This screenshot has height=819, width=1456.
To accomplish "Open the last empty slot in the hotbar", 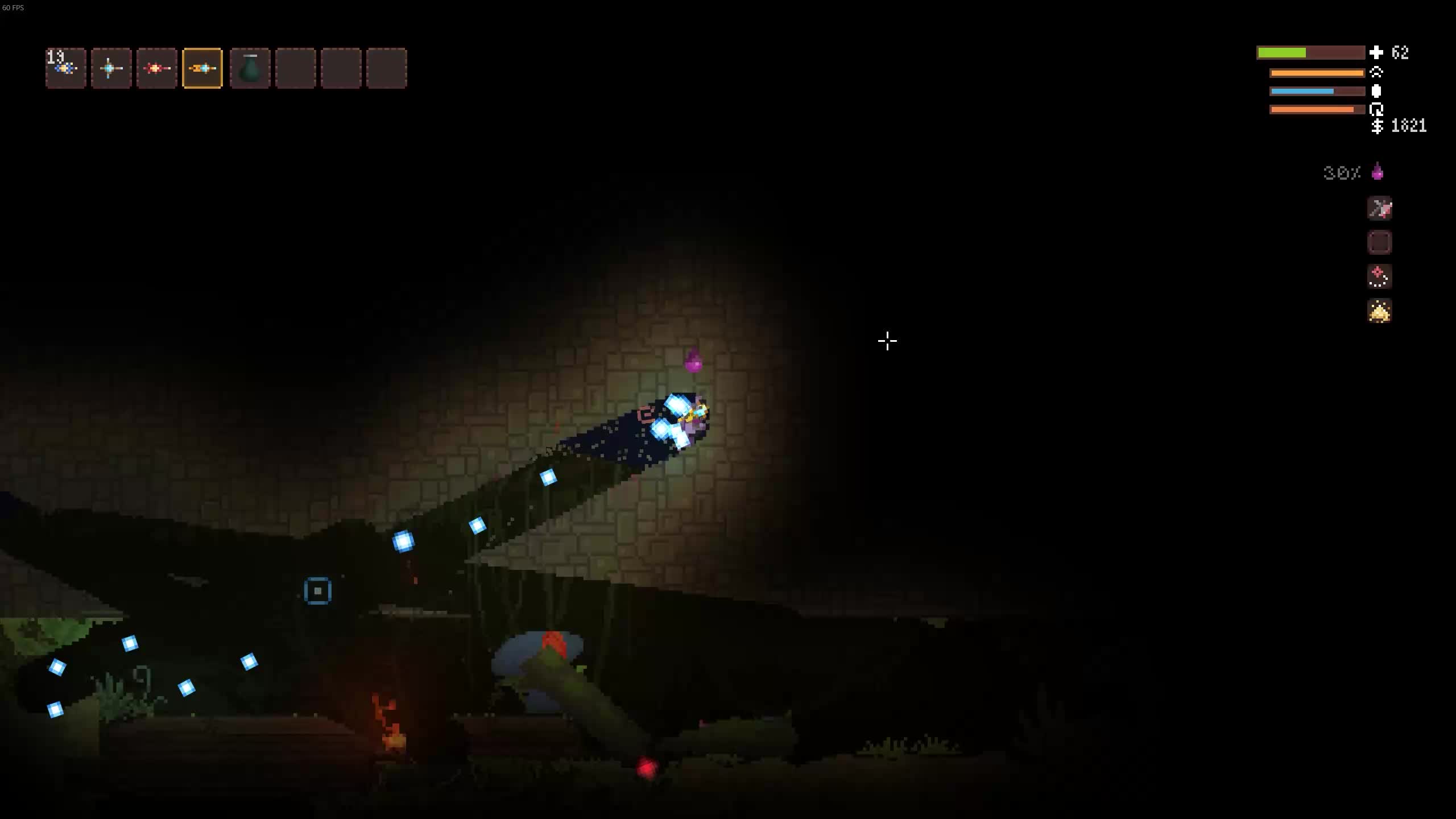I will click(x=387, y=68).
